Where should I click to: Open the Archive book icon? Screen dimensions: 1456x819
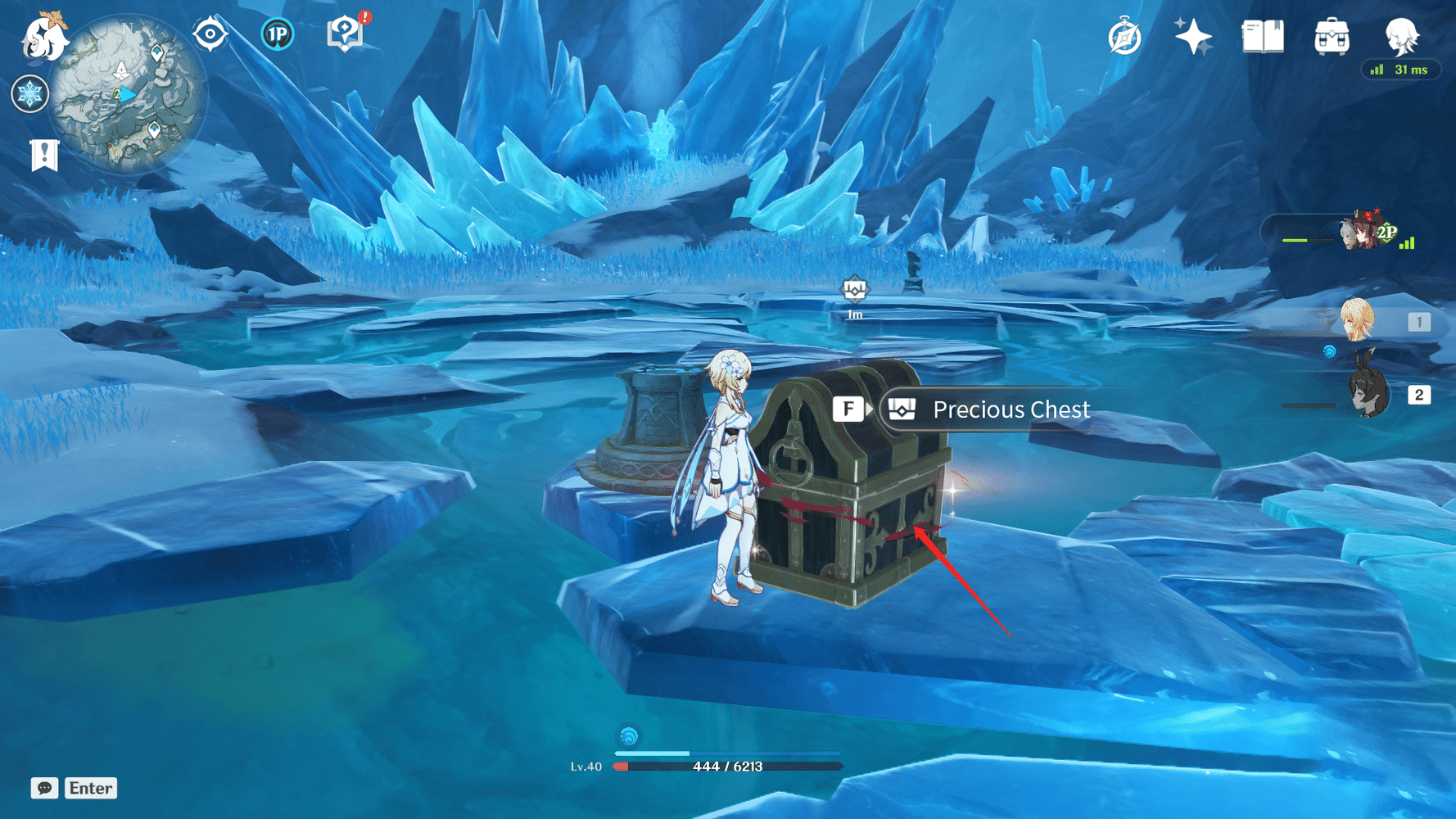coord(1263,36)
